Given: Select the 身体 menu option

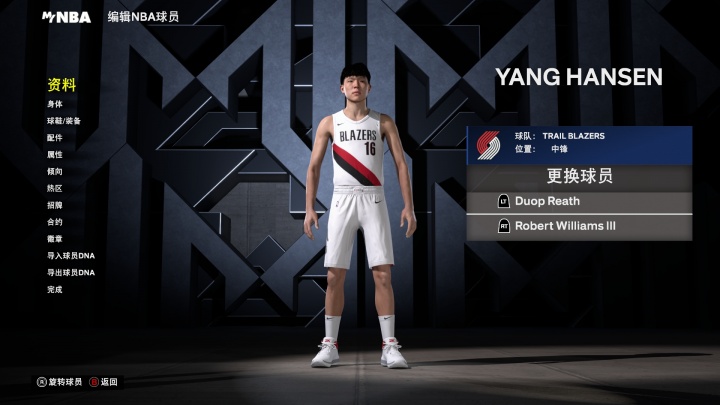Looking at the screenshot, I should (x=54, y=104).
